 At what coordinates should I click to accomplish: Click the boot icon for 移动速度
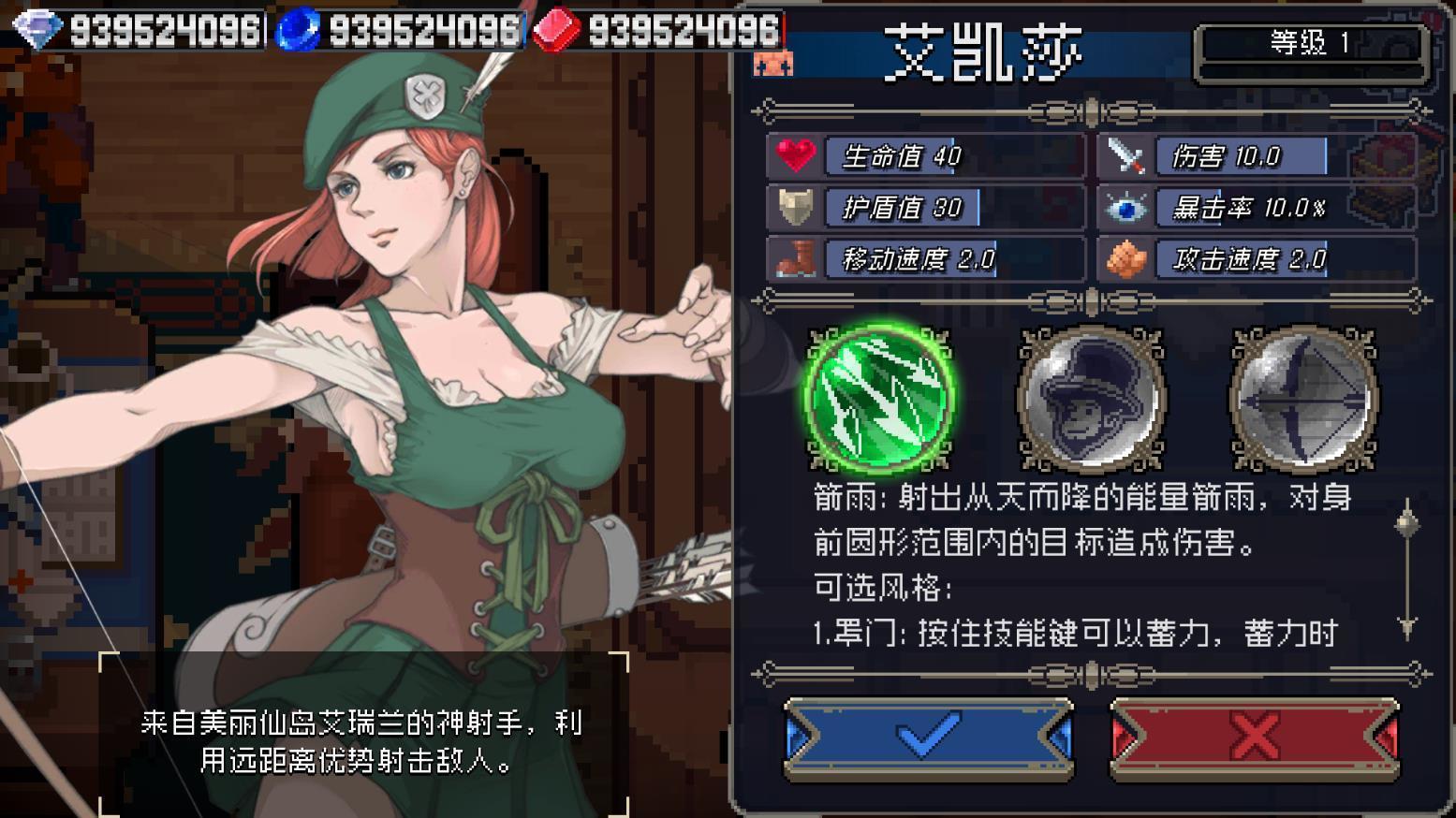(x=798, y=257)
